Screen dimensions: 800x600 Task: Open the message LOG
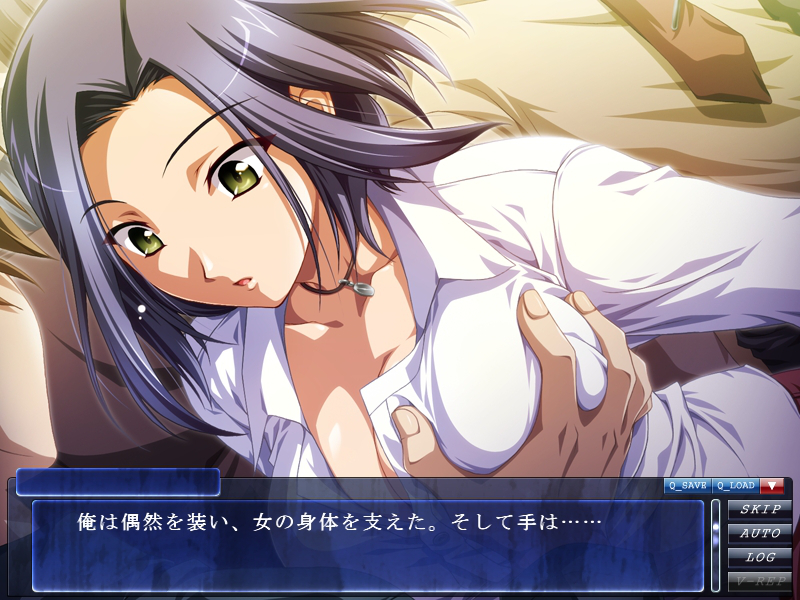pos(760,556)
